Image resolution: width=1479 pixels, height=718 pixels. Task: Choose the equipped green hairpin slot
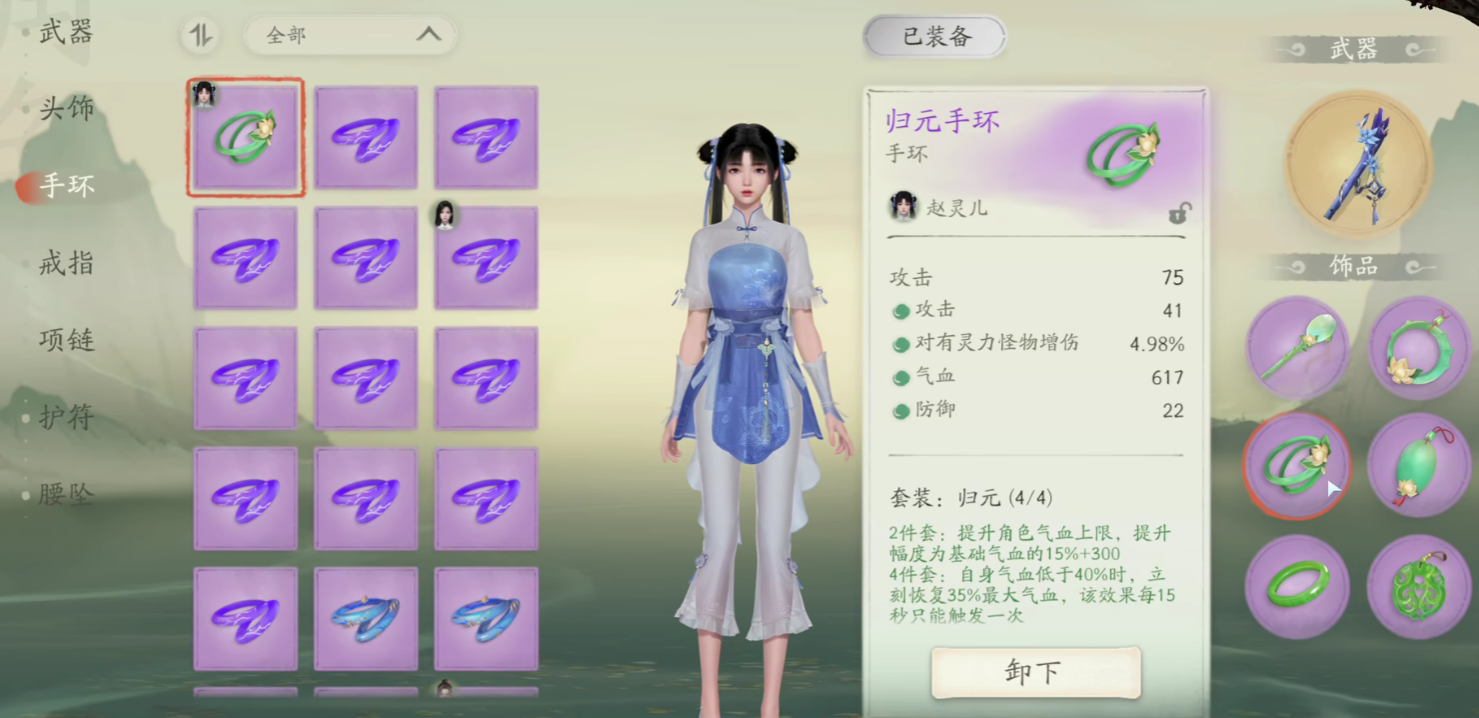pos(1297,347)
